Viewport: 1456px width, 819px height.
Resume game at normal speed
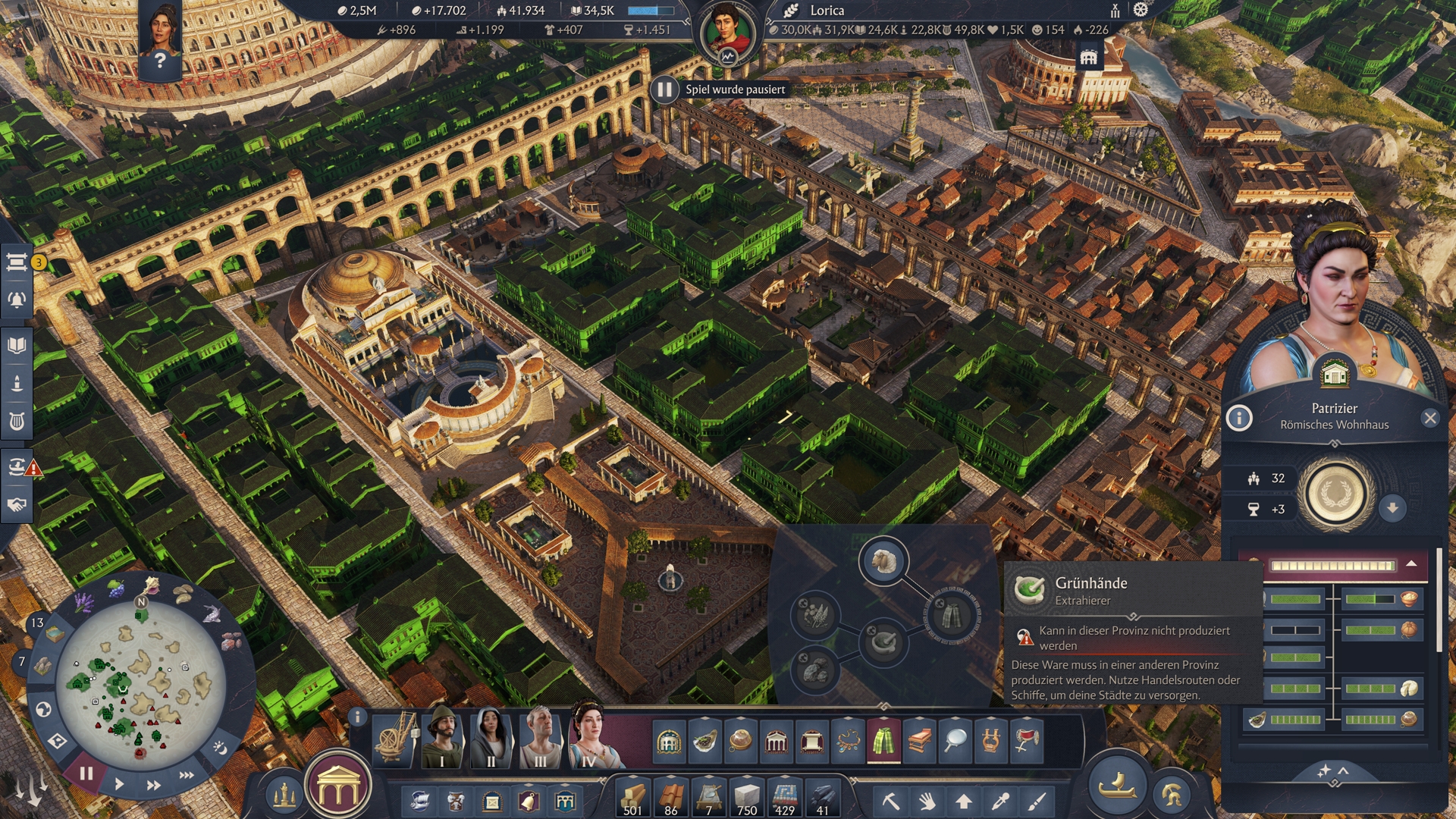119,784
